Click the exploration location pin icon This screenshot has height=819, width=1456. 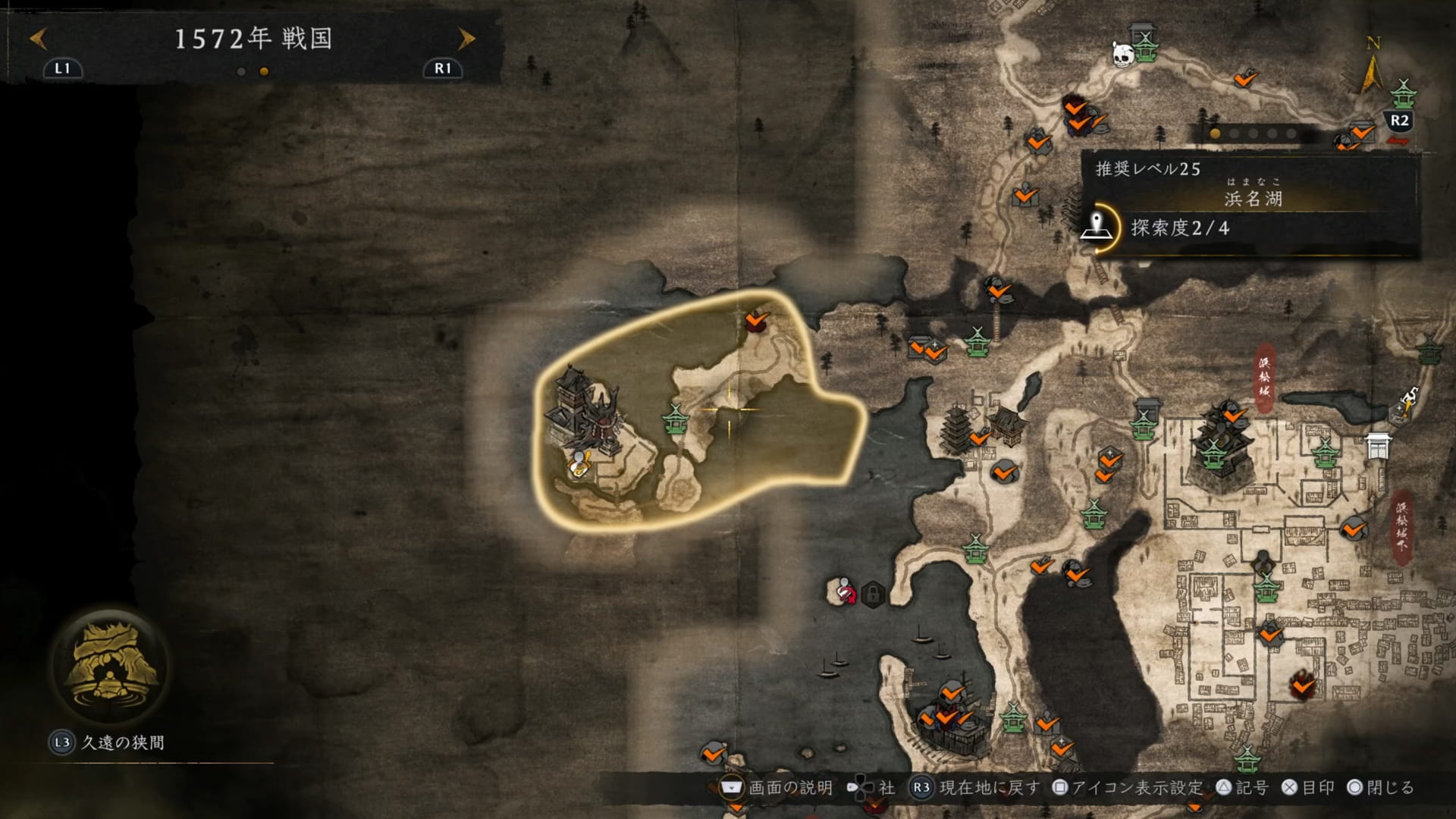[1096, 227]
